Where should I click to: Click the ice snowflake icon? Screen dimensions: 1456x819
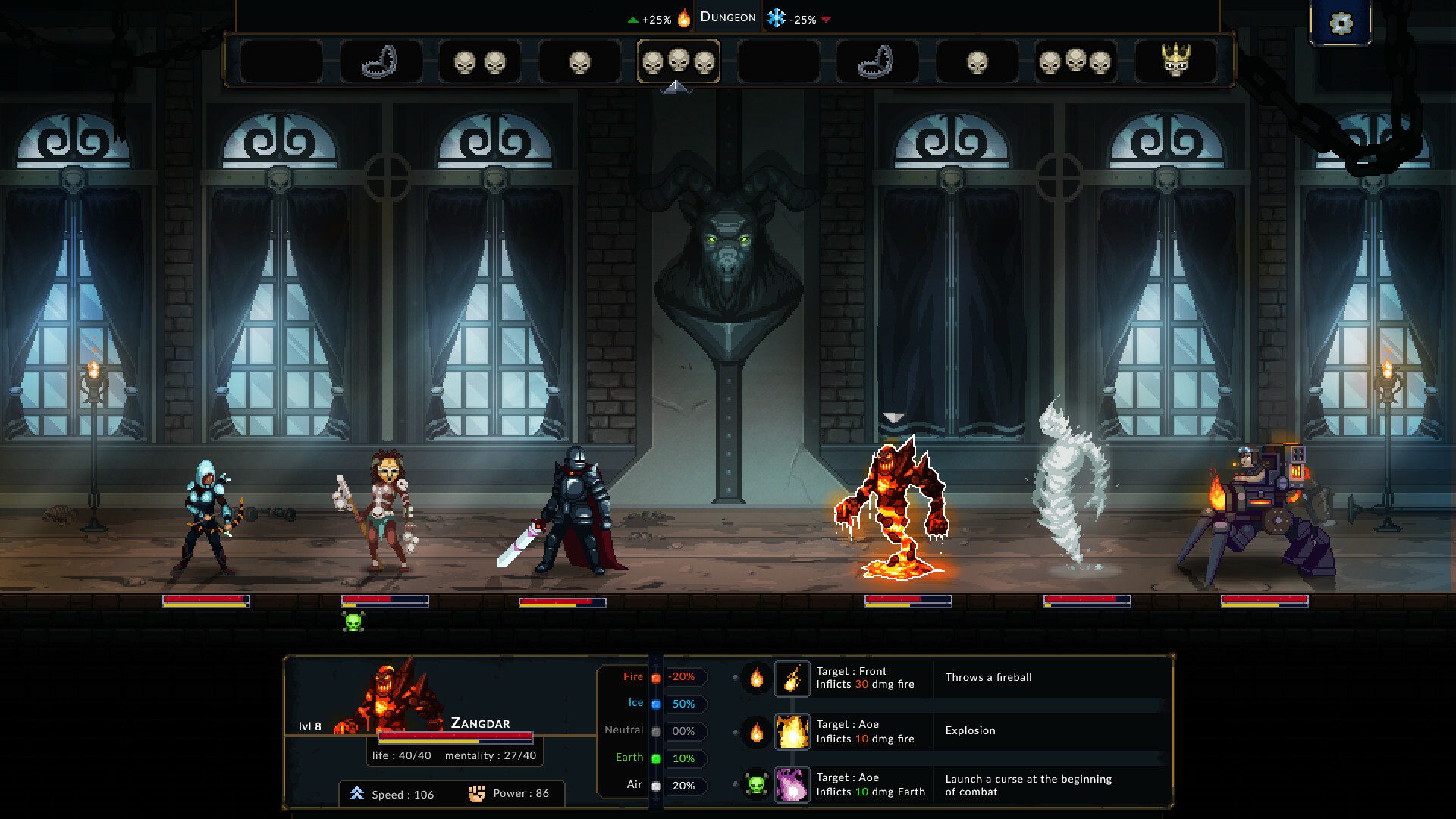tap(775, 17)
